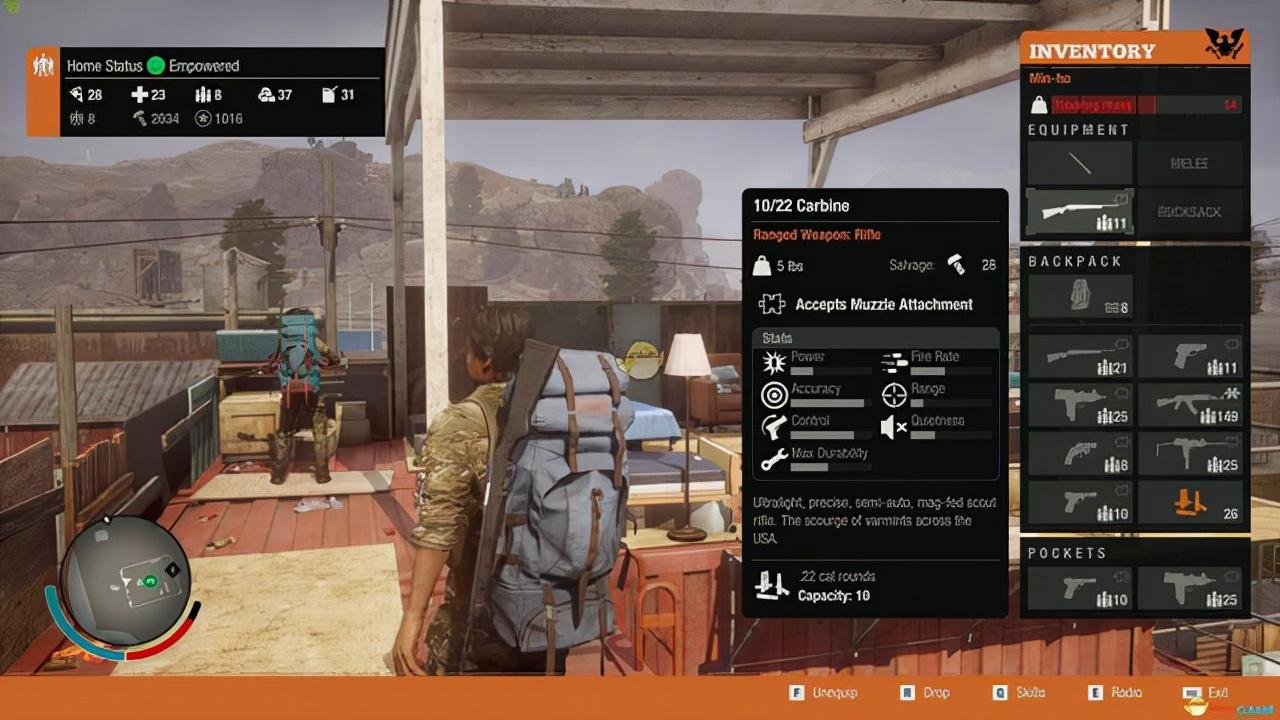Pick the backpack pistol directly left of the orange ammo

pyautogui.click(x=1079, y=502)
